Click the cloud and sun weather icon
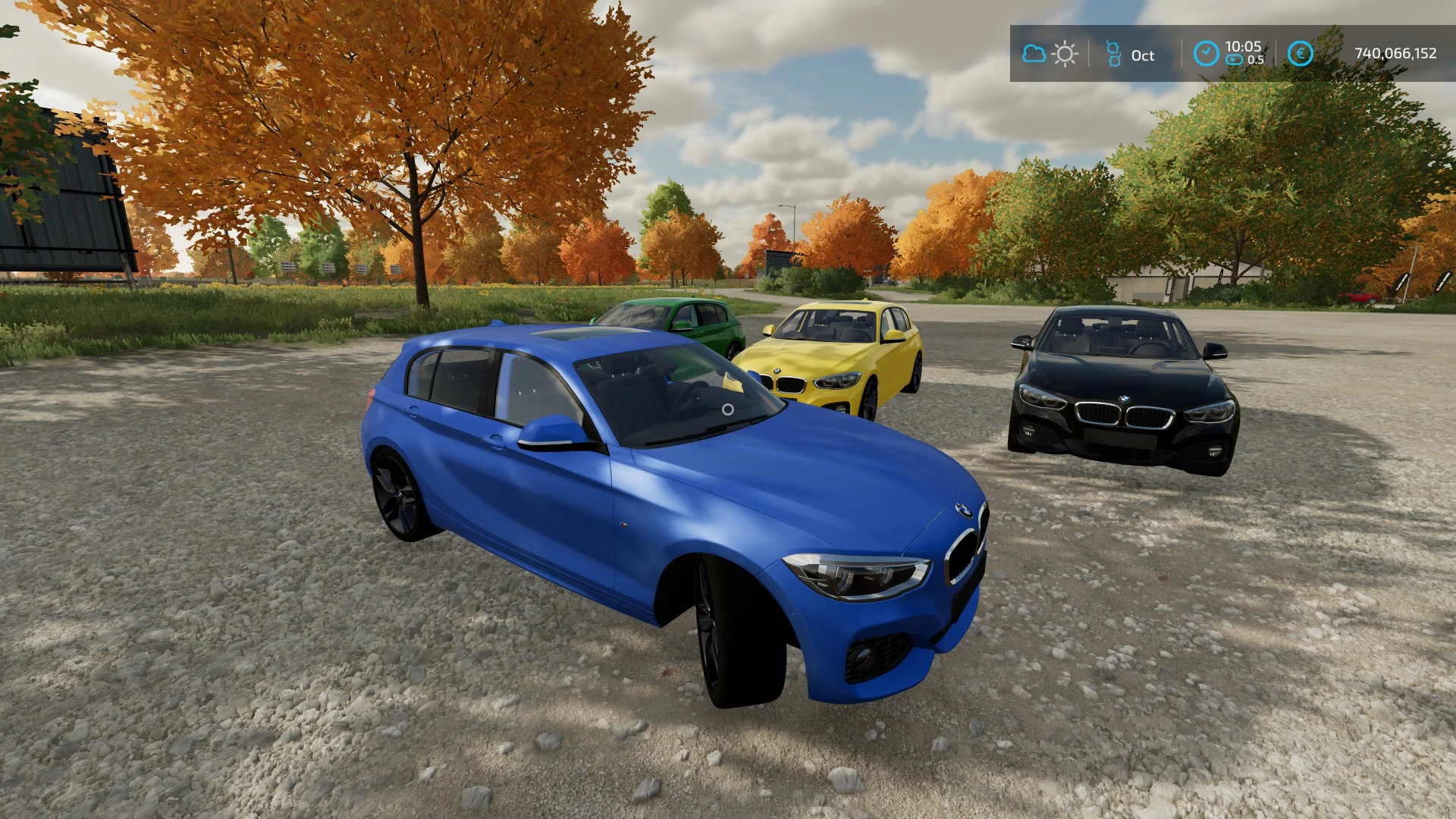 click(1050, 54)
